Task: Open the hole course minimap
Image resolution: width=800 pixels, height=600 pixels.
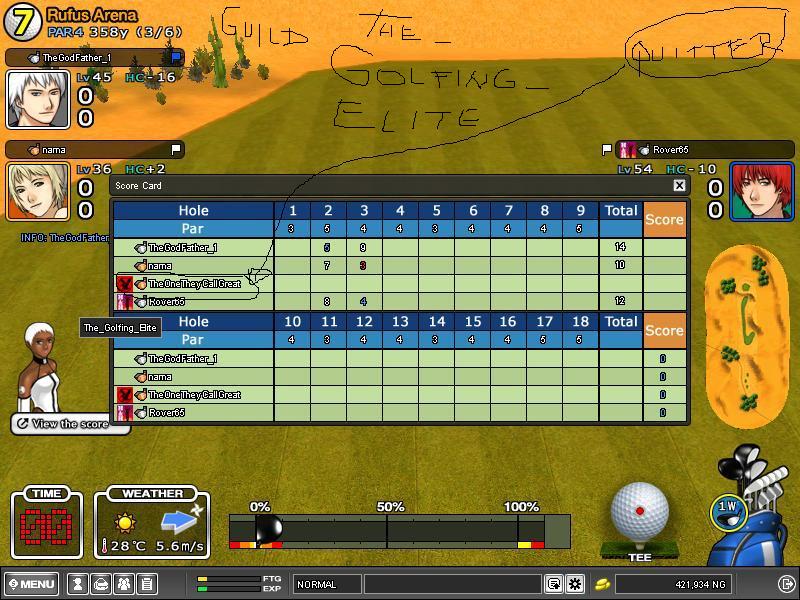Action: coord(746,335)
